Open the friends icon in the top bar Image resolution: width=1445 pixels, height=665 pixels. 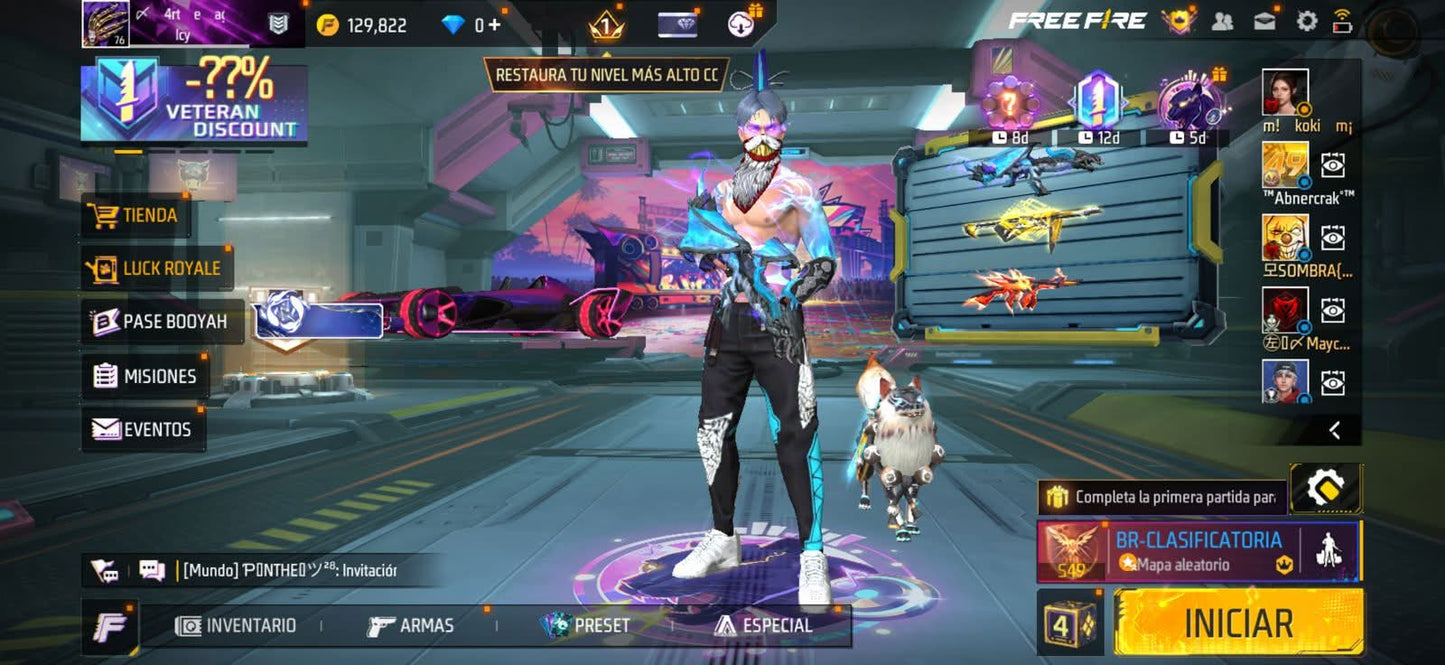(1222, 21)
